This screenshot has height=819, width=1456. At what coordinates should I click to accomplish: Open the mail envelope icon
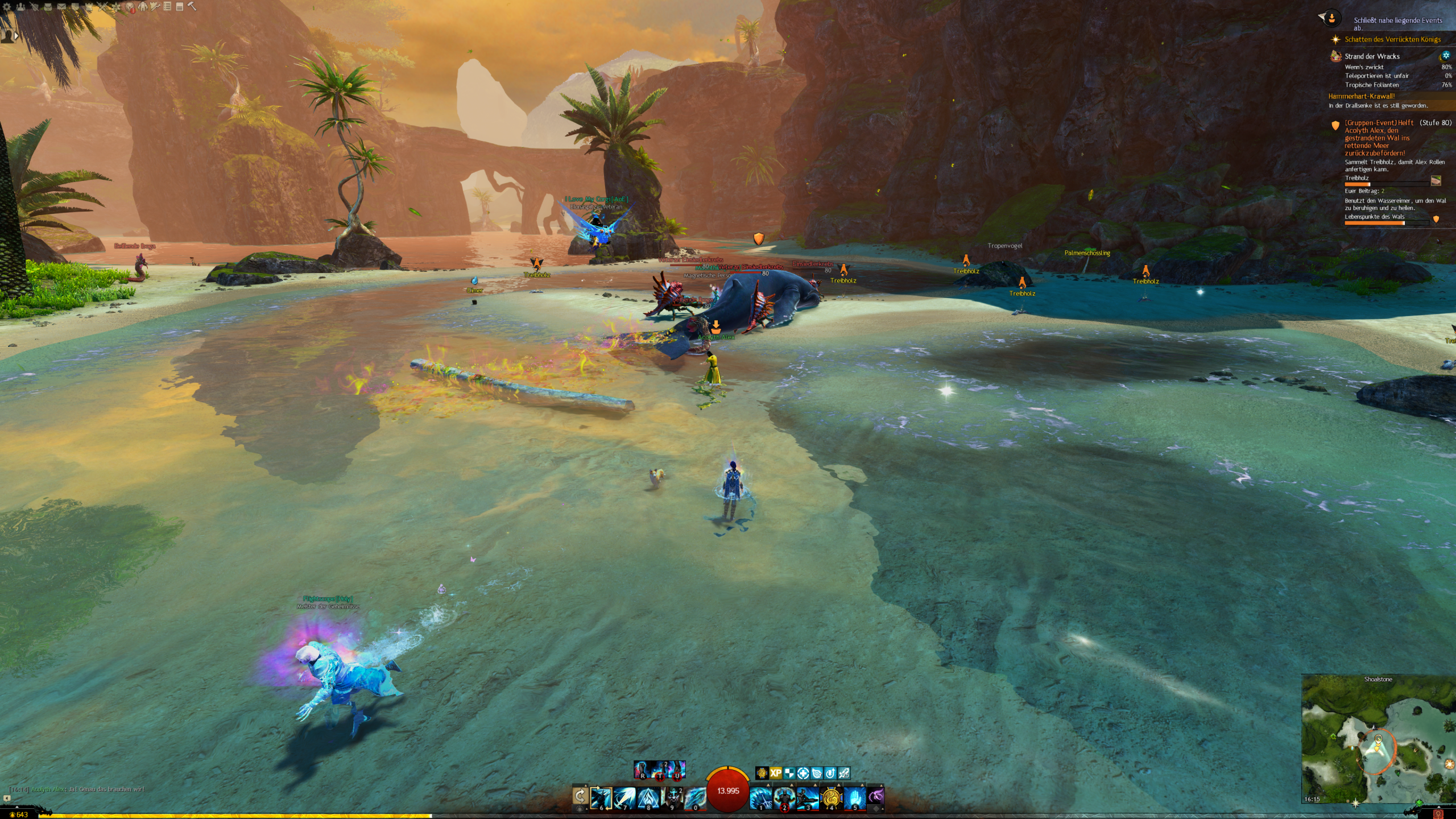pos(61,7)
